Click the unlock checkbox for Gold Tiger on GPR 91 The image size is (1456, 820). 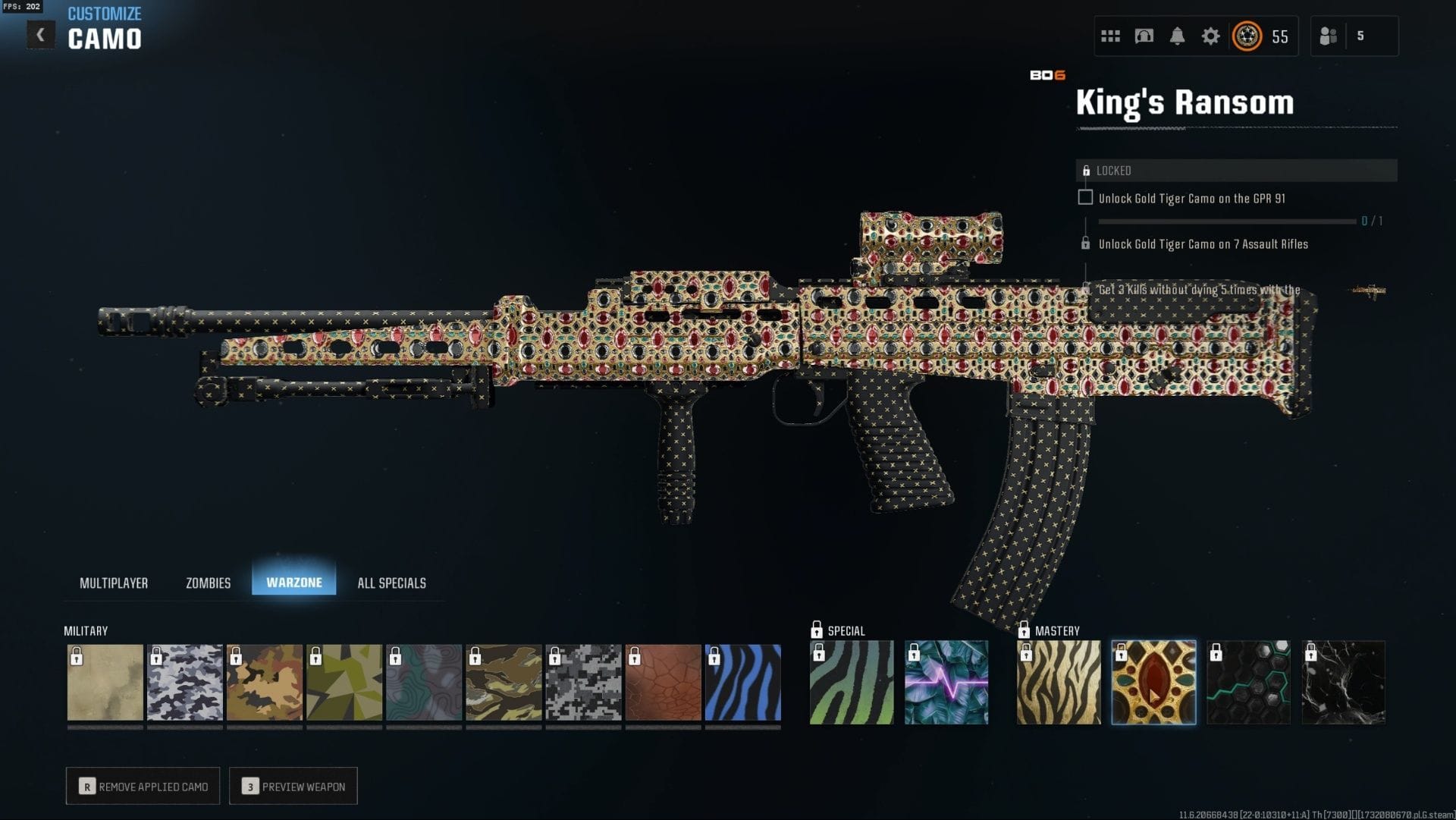point(1086,197)
